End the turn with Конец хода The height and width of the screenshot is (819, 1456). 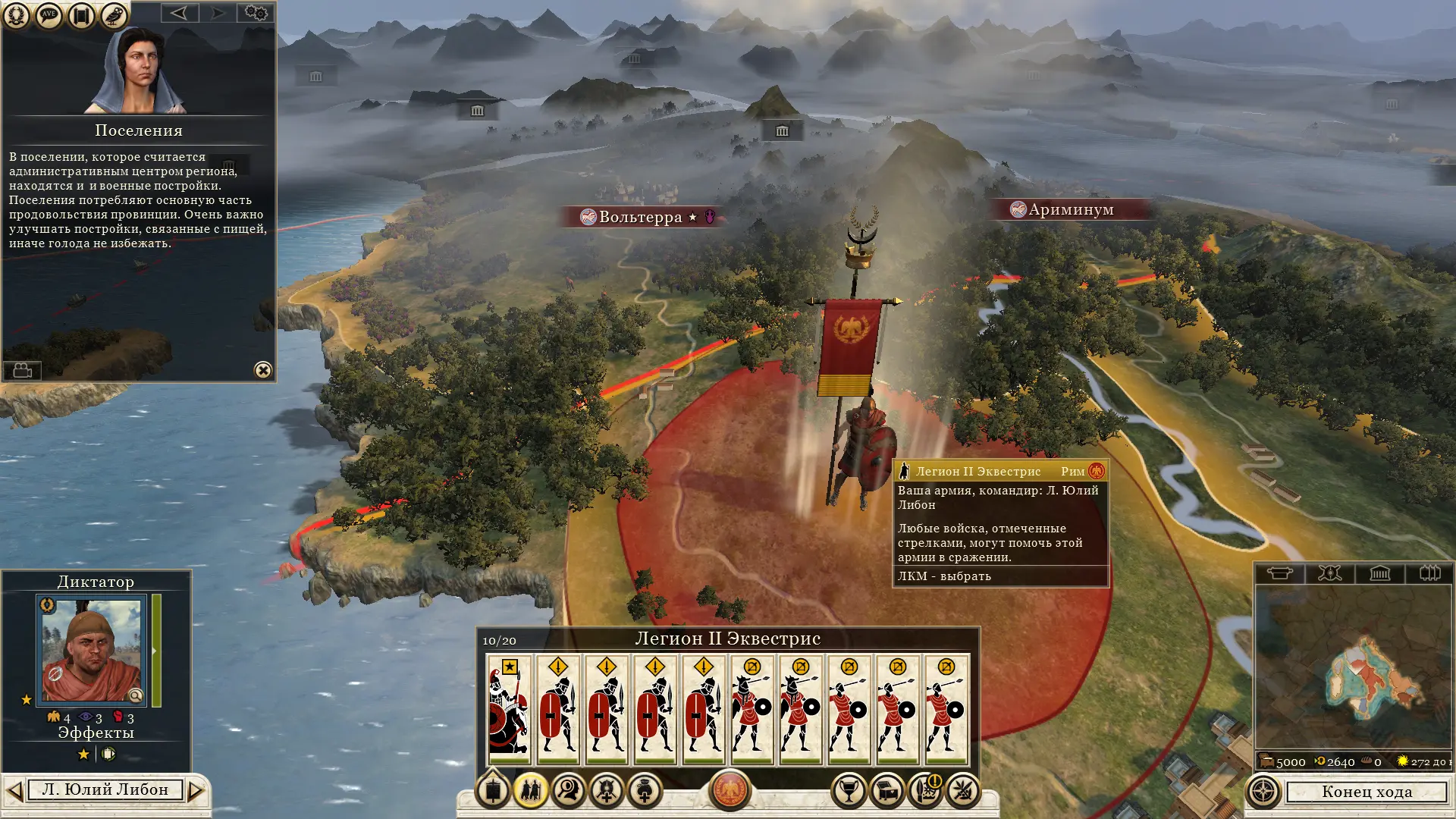click(x=1367, y=792)
